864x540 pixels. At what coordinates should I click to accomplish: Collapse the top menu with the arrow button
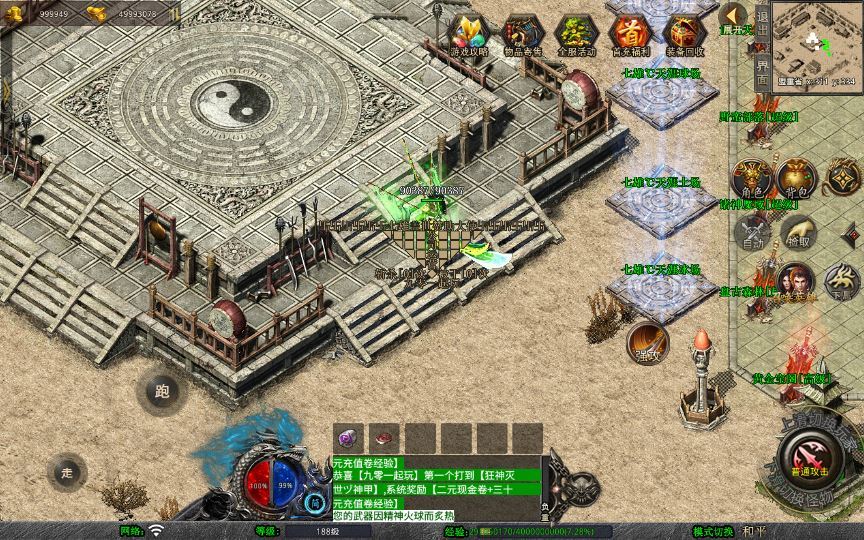(734, 16)
